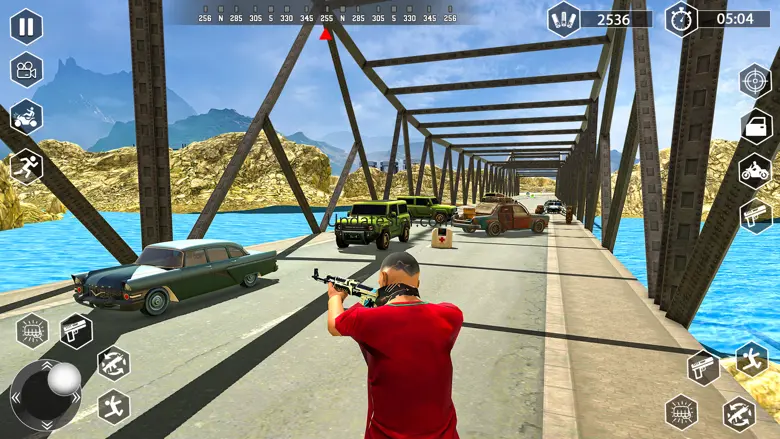
Task: Activate sprint with the running man icon
Action: [26, 165]
